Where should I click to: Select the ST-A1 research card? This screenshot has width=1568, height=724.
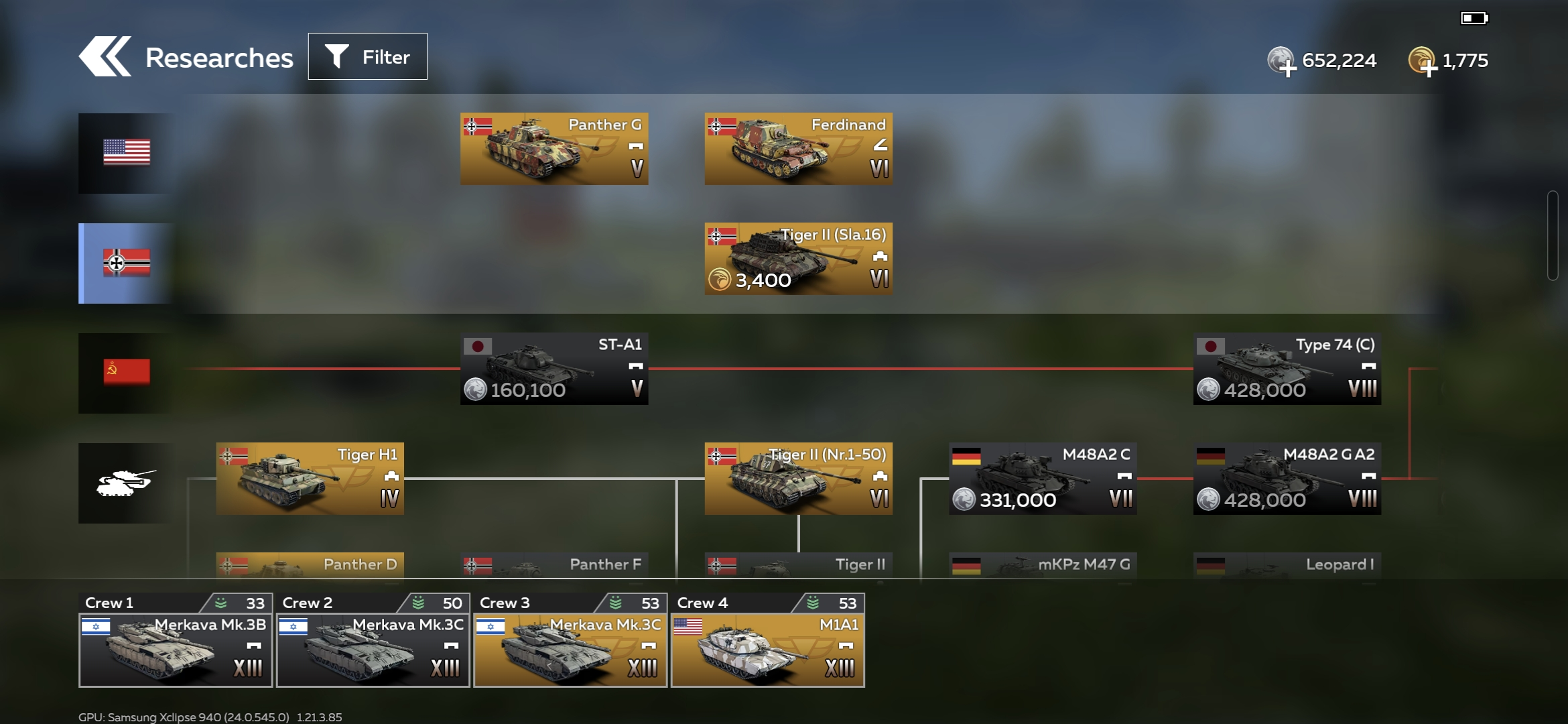554,369
